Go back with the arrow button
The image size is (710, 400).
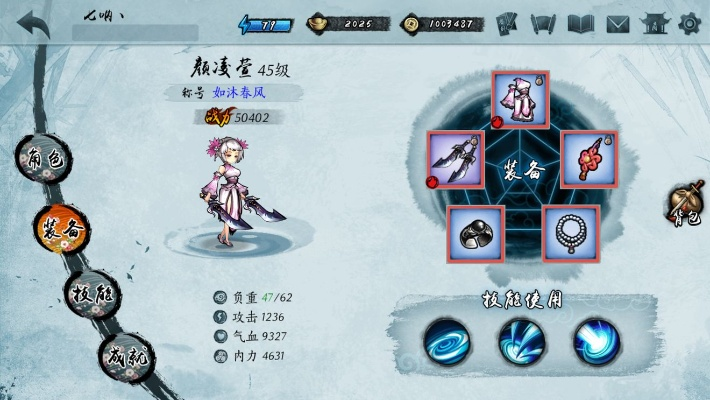coord(34,22)
